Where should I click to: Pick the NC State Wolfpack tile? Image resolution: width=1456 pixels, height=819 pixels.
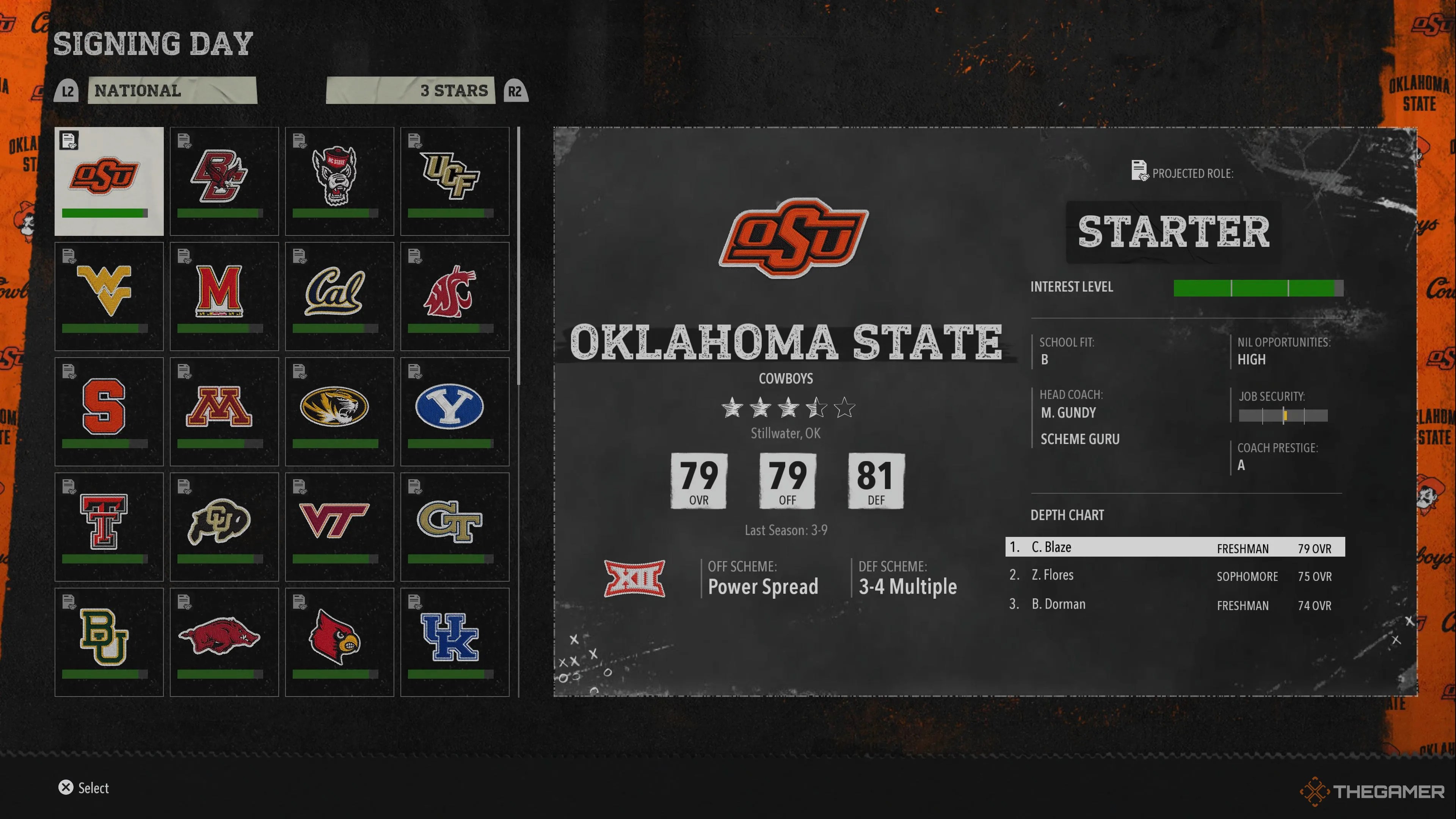pos(339,181)
